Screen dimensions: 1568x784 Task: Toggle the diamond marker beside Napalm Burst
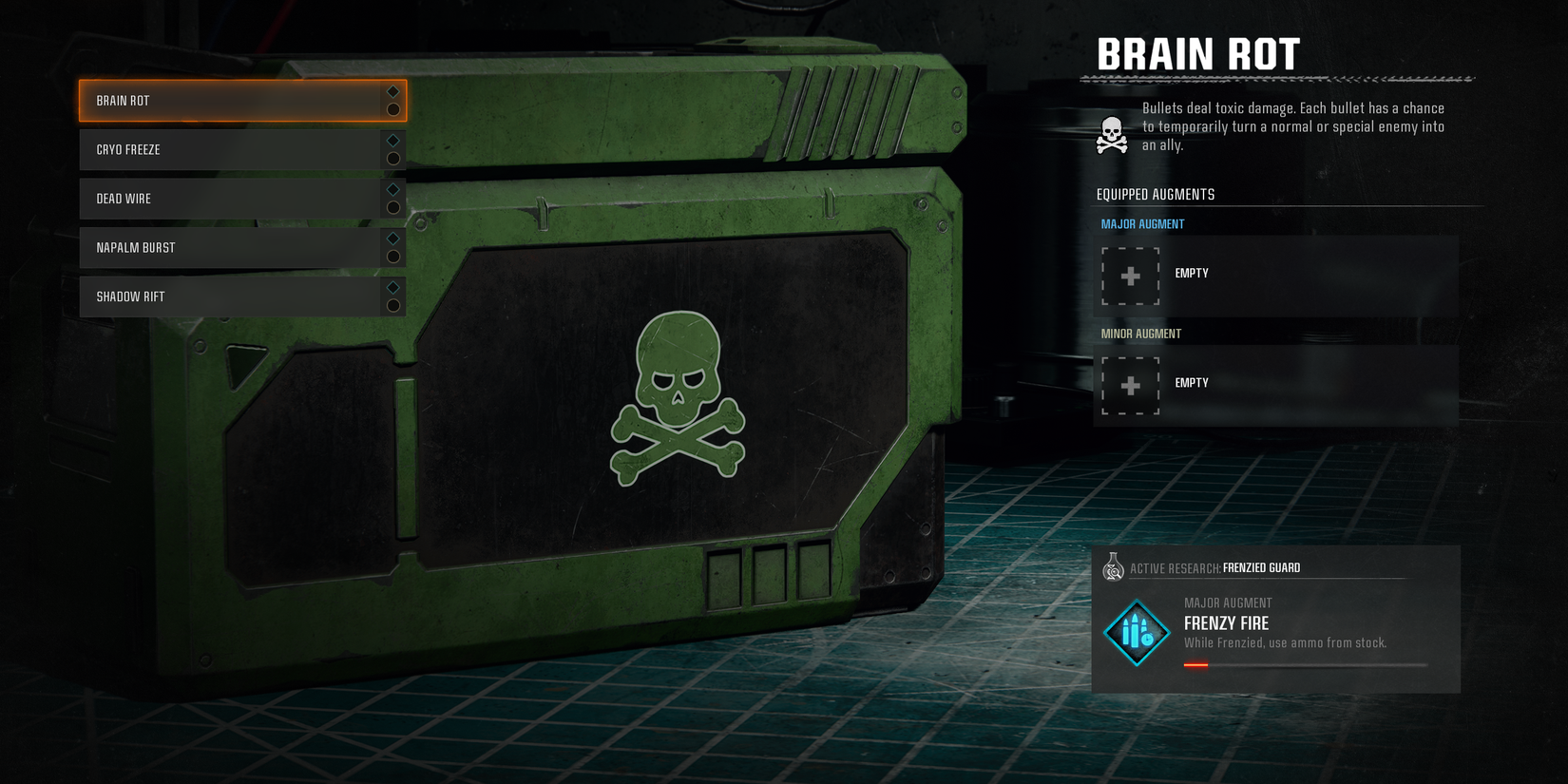click(392, 239)
